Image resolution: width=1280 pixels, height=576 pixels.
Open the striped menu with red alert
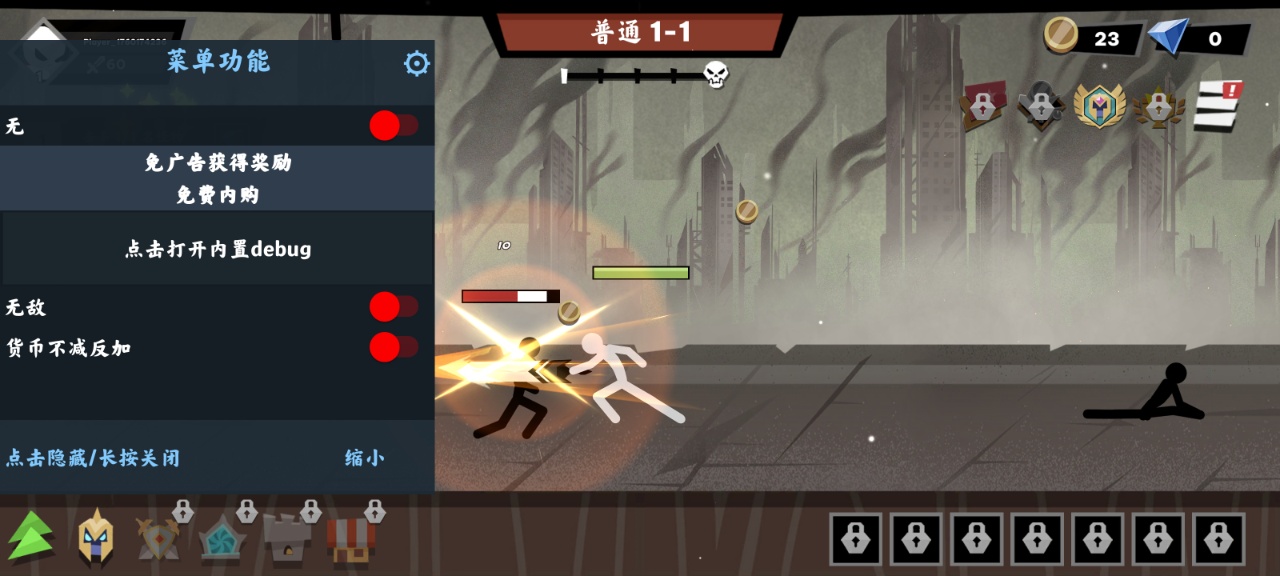[x=1217, y=105]
